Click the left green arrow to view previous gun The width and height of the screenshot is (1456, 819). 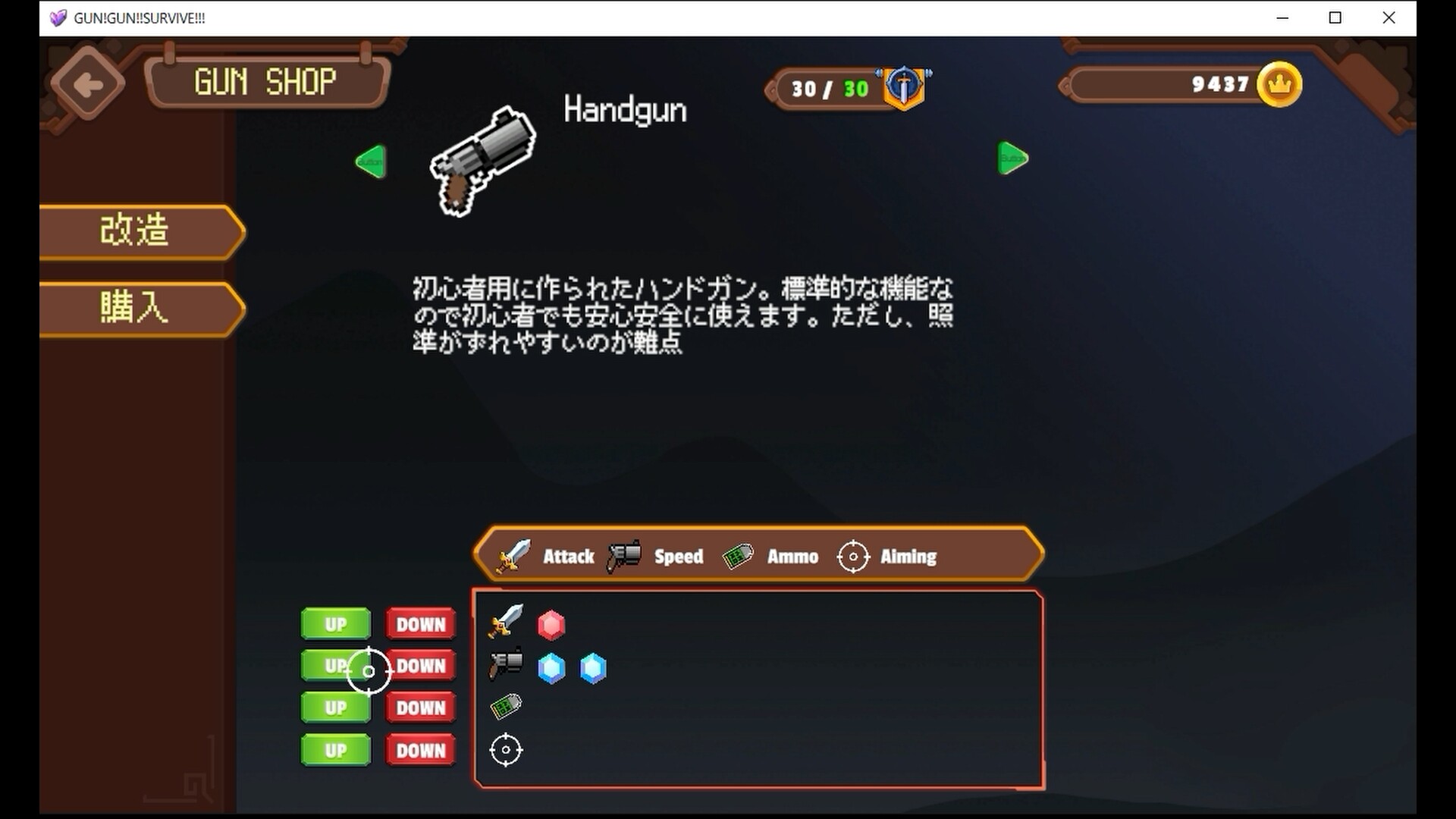370,162
